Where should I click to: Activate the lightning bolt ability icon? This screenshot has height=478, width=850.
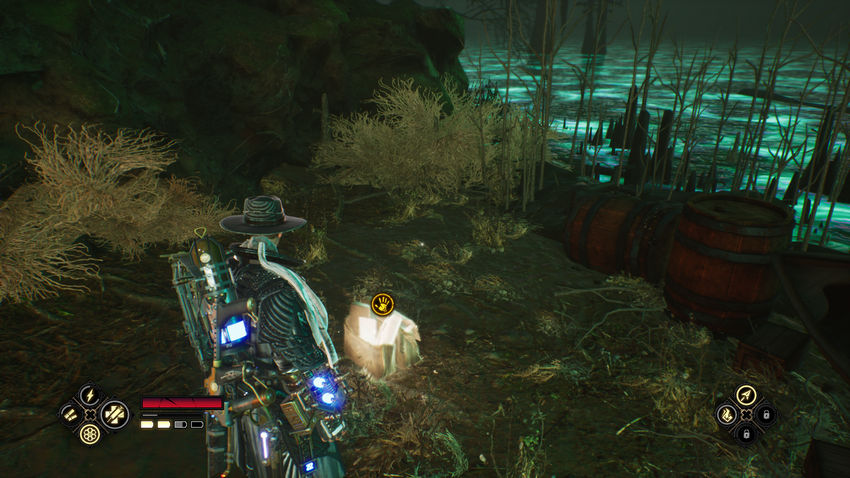tap(90, 394)
